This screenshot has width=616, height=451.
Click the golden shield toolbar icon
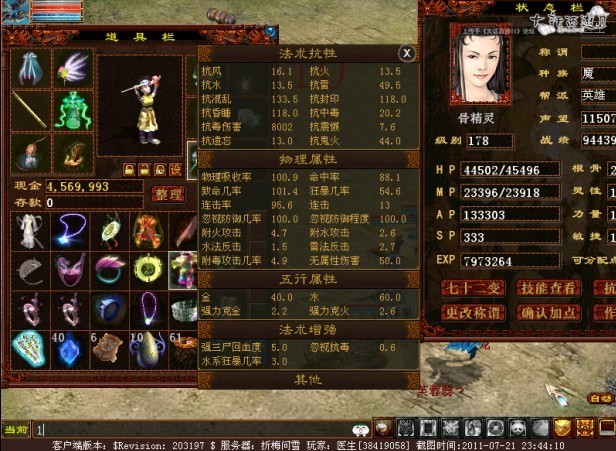click(564, 428)
